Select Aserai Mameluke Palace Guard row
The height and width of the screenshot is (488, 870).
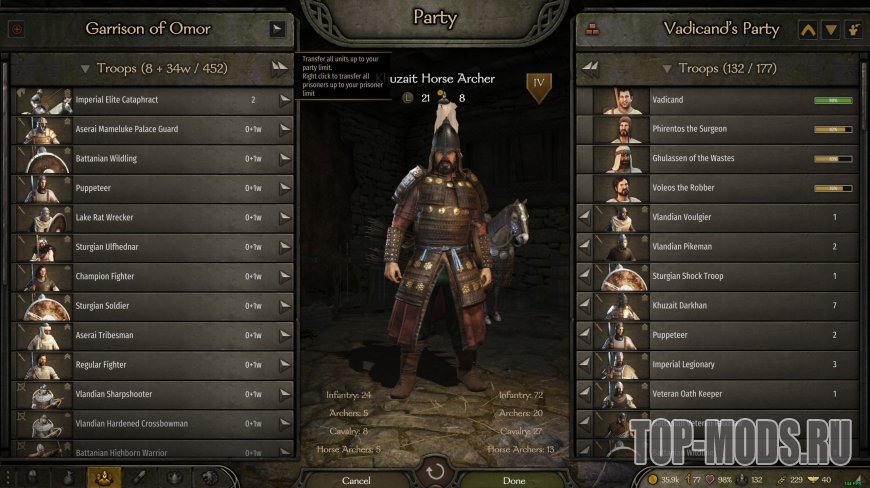(x=150, y=129)
